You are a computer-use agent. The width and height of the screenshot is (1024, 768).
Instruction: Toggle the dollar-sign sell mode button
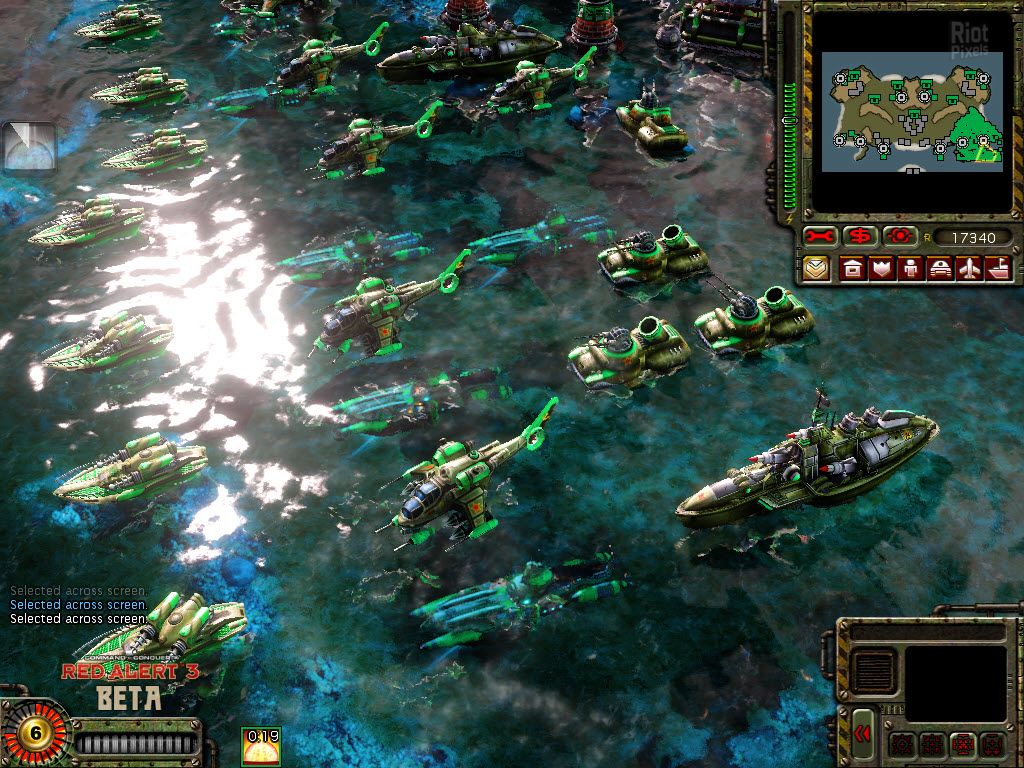pyautogui.click(x=859, y=237)
